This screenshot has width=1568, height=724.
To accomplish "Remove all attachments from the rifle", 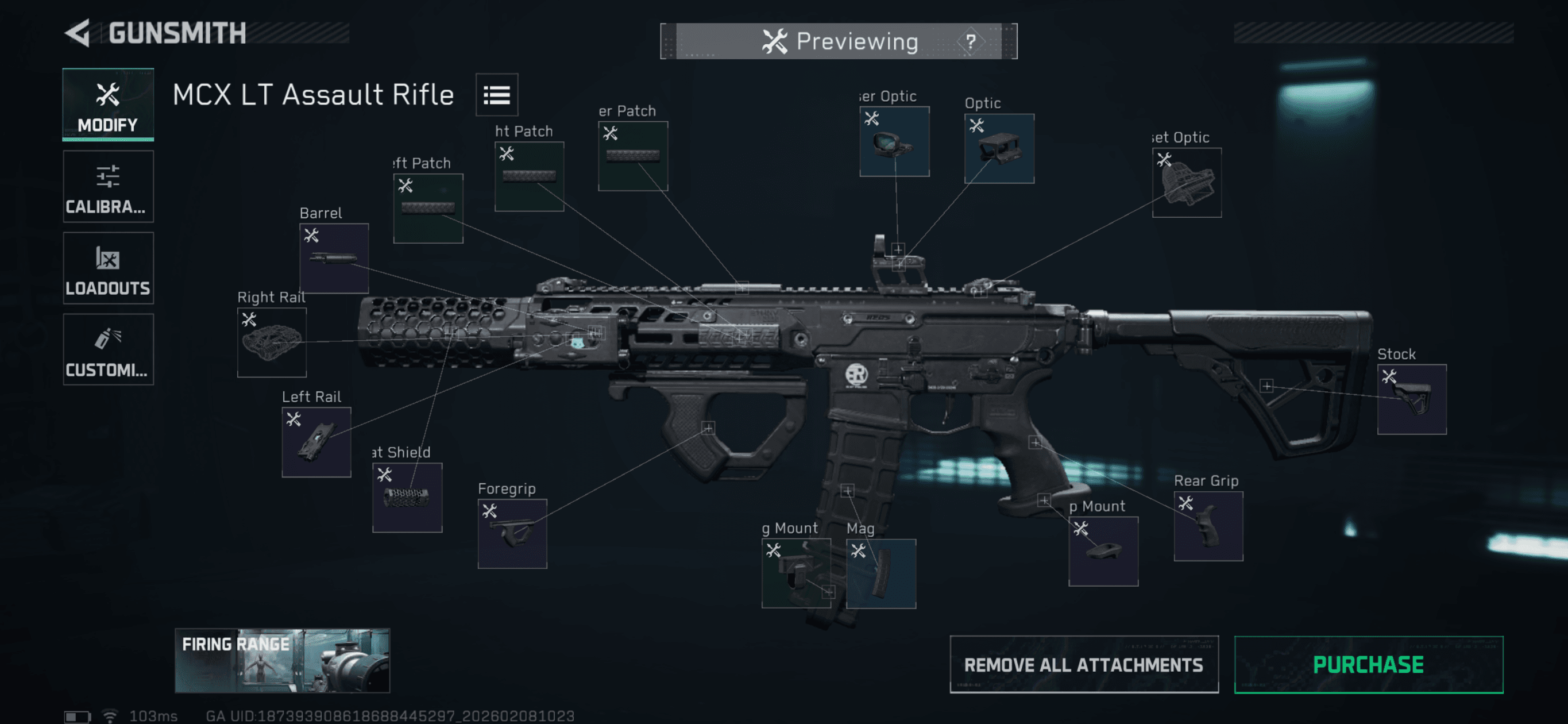I will pyautogui.click(x=1083, y=664).
